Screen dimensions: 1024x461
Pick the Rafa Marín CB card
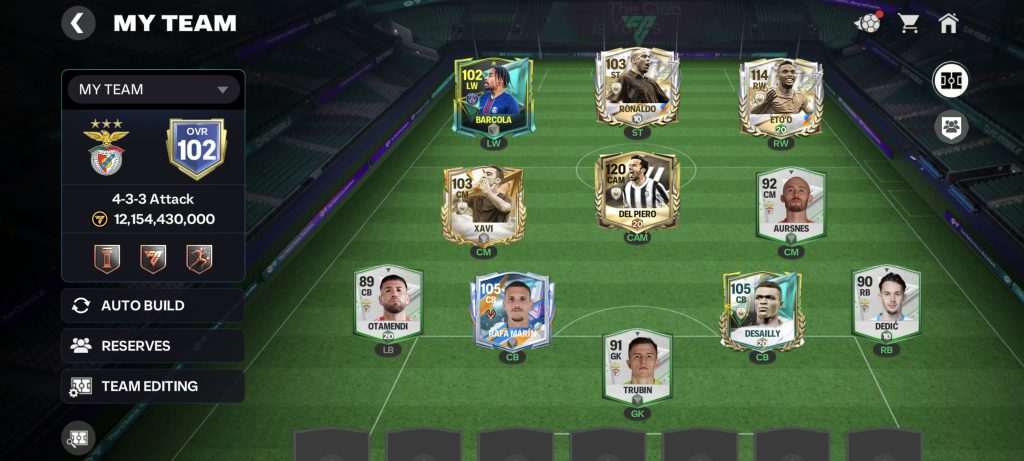pos(512,310)
